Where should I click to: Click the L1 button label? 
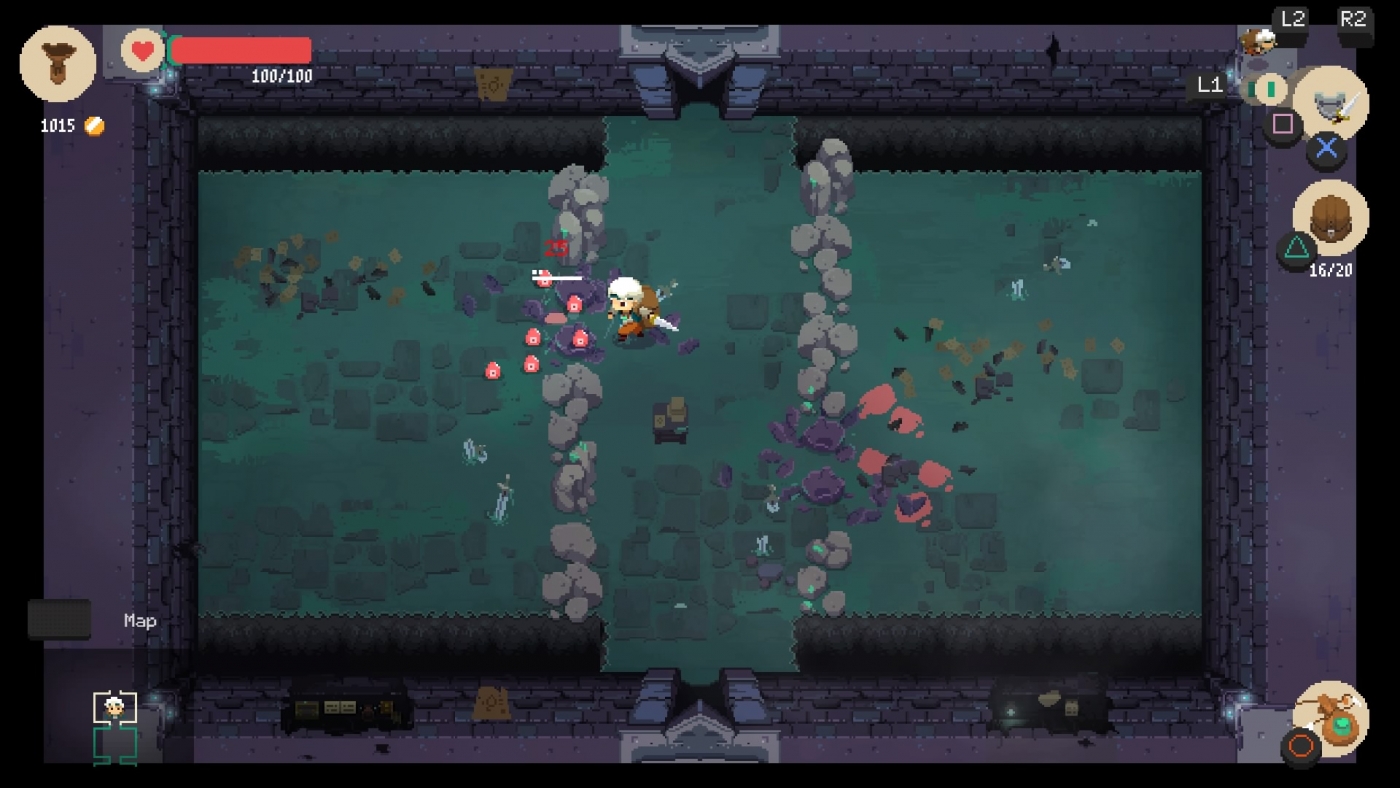[x=1211, y=86]
